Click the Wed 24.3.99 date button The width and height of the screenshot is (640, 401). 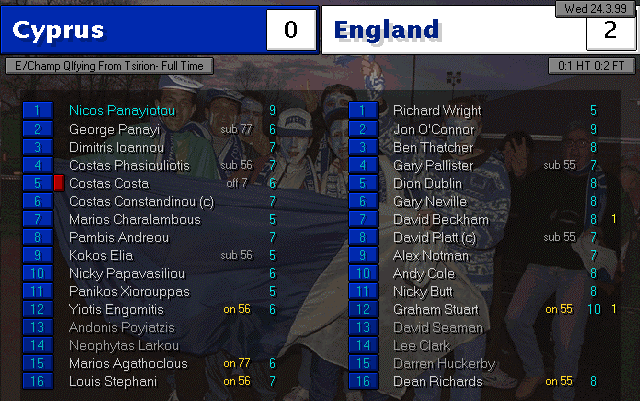pyautogui.click(x=594, y=9)
